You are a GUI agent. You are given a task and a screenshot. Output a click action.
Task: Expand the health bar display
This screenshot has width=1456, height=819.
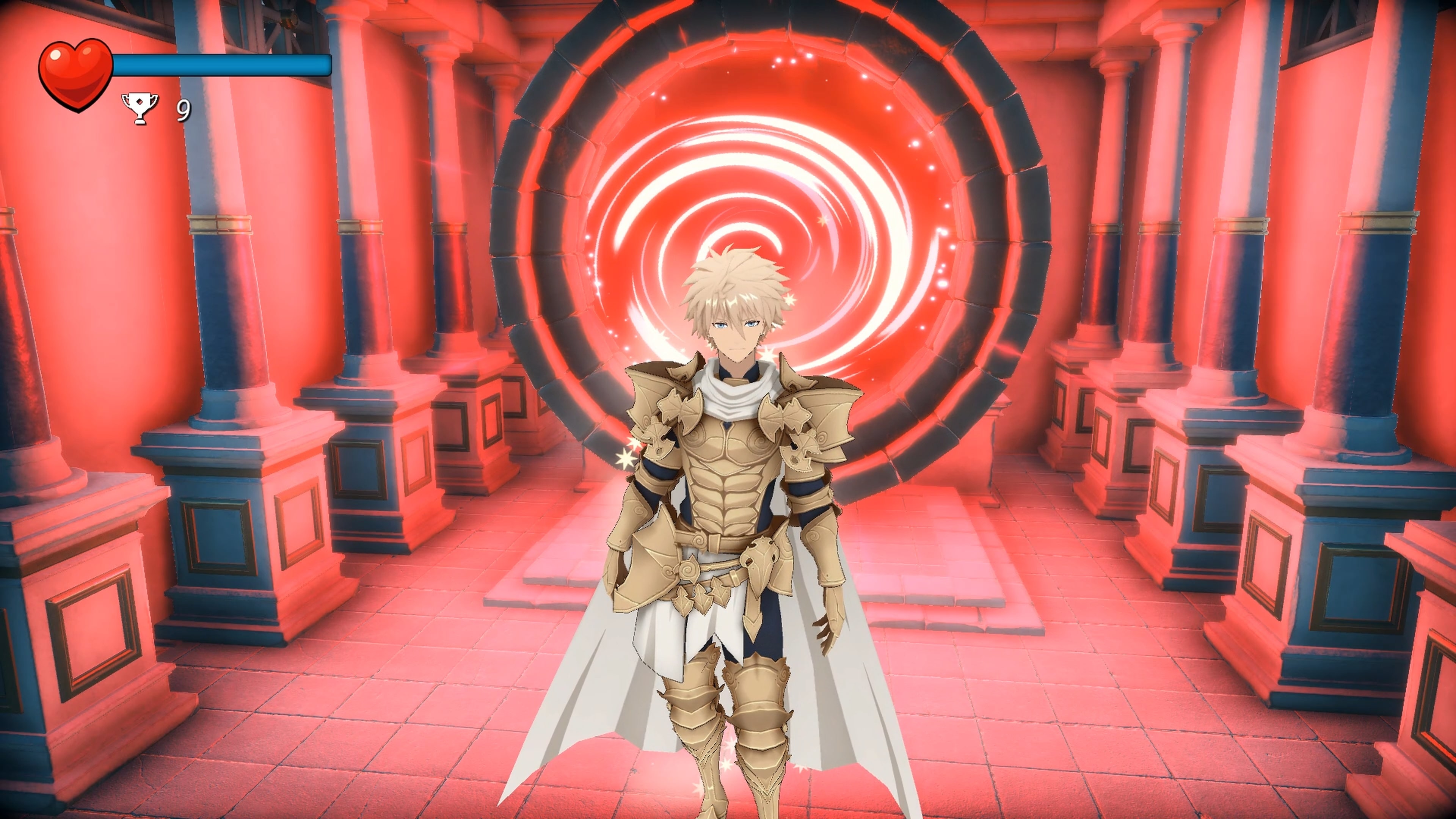click(x=220, y=65)
